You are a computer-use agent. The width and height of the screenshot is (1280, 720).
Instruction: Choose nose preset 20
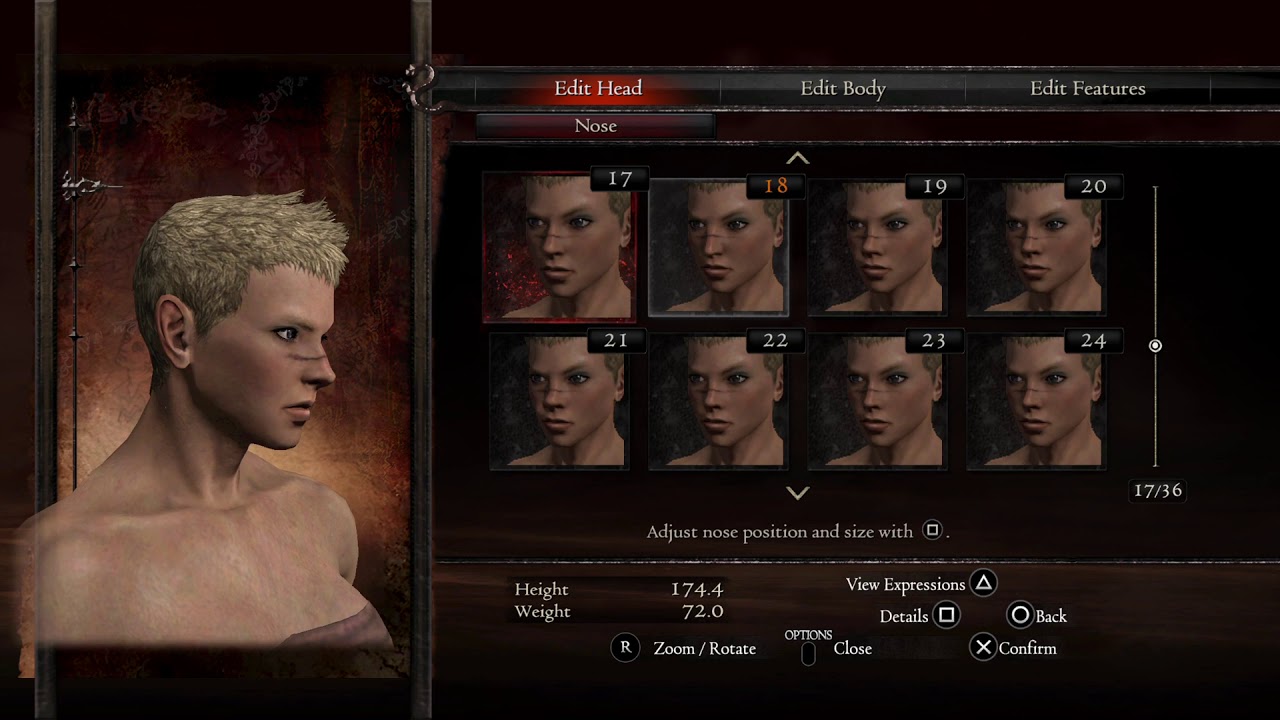pyautogui.click(x=1036, y=249)
